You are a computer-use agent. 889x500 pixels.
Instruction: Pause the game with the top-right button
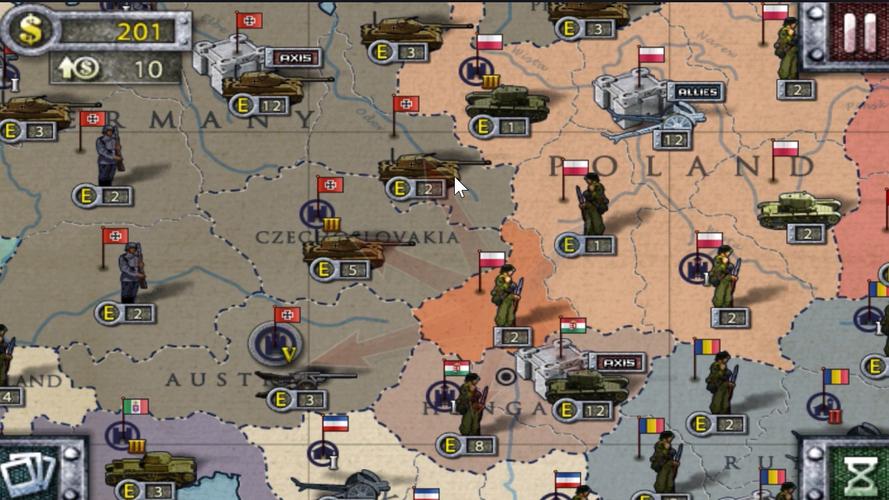click(859, 31)
